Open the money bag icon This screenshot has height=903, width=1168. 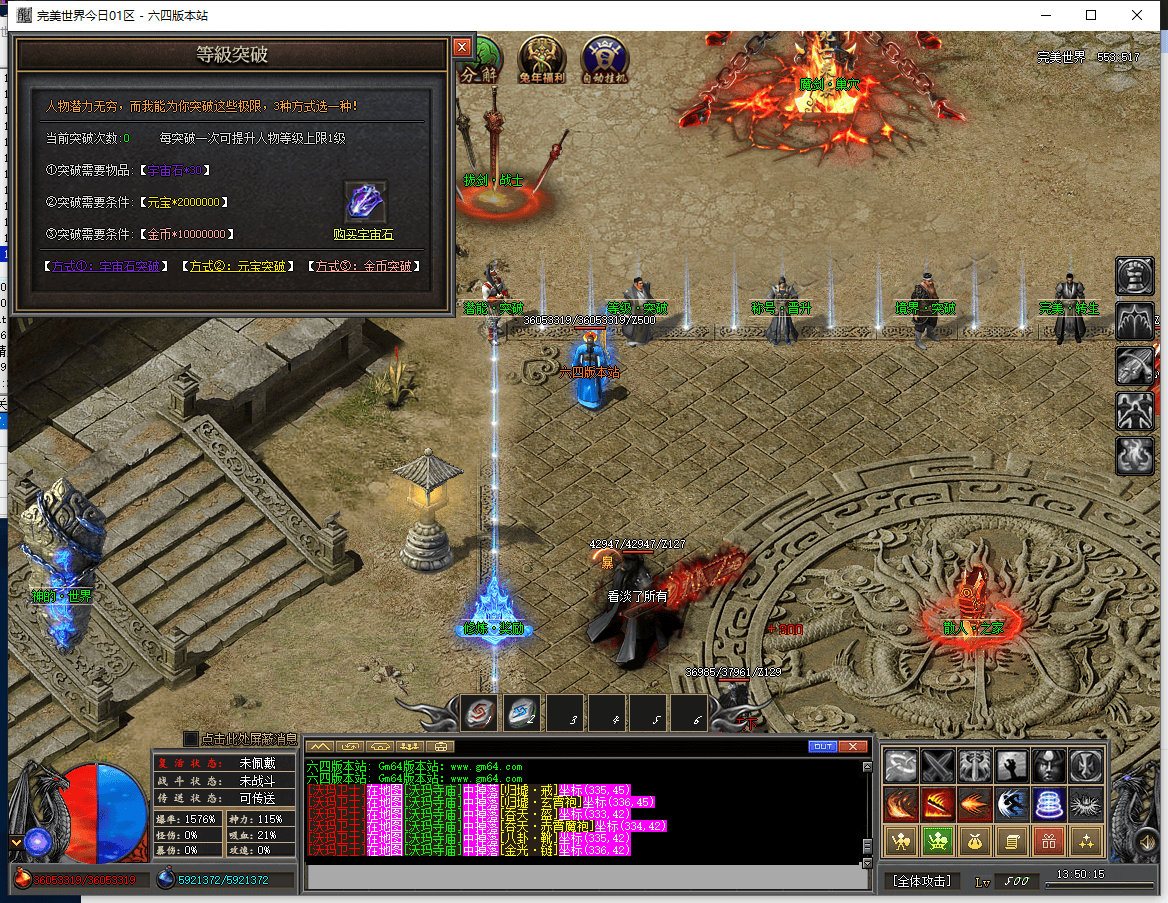[974, 841]
